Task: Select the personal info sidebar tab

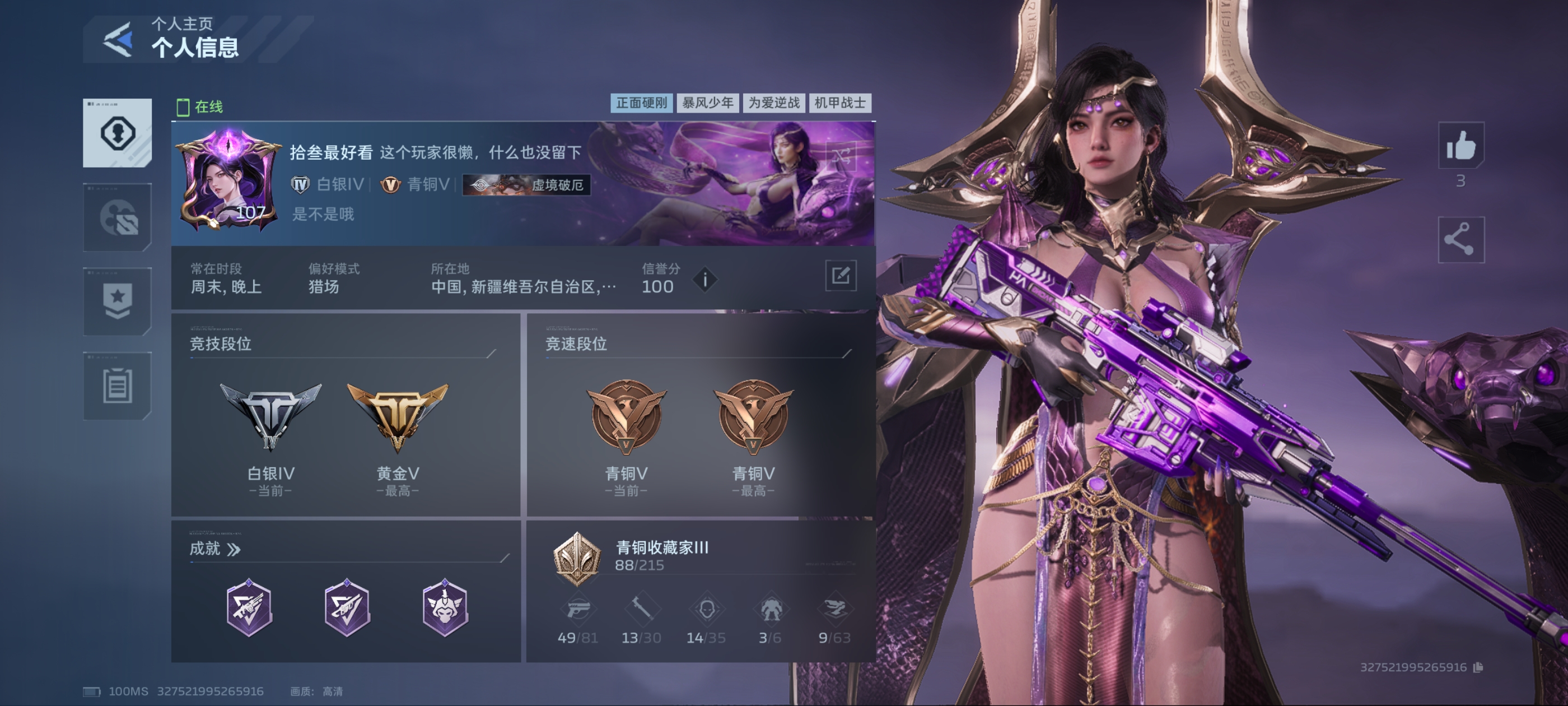Action: click(118, 133)
